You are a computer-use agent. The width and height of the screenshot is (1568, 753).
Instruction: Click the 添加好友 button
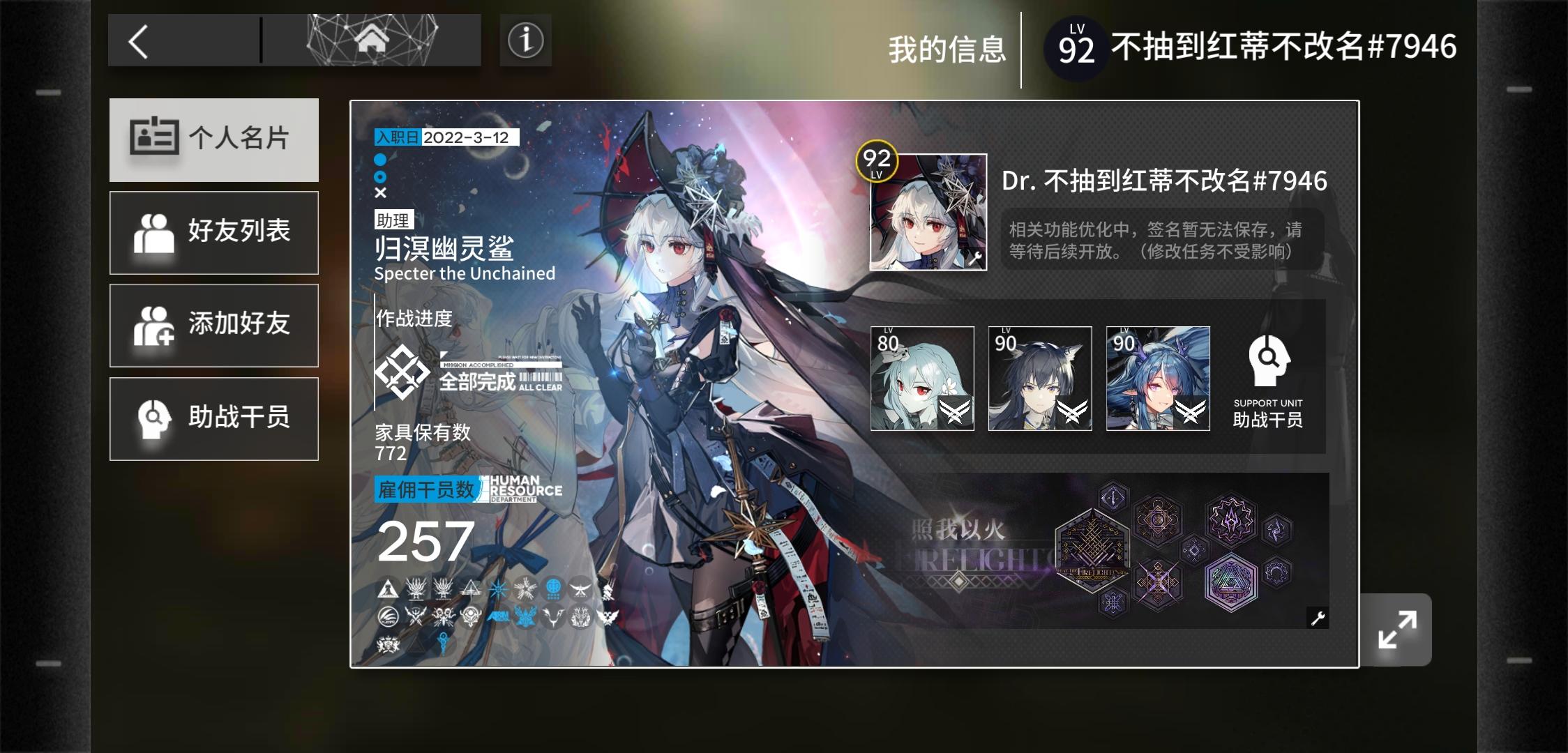pos(213,326)
